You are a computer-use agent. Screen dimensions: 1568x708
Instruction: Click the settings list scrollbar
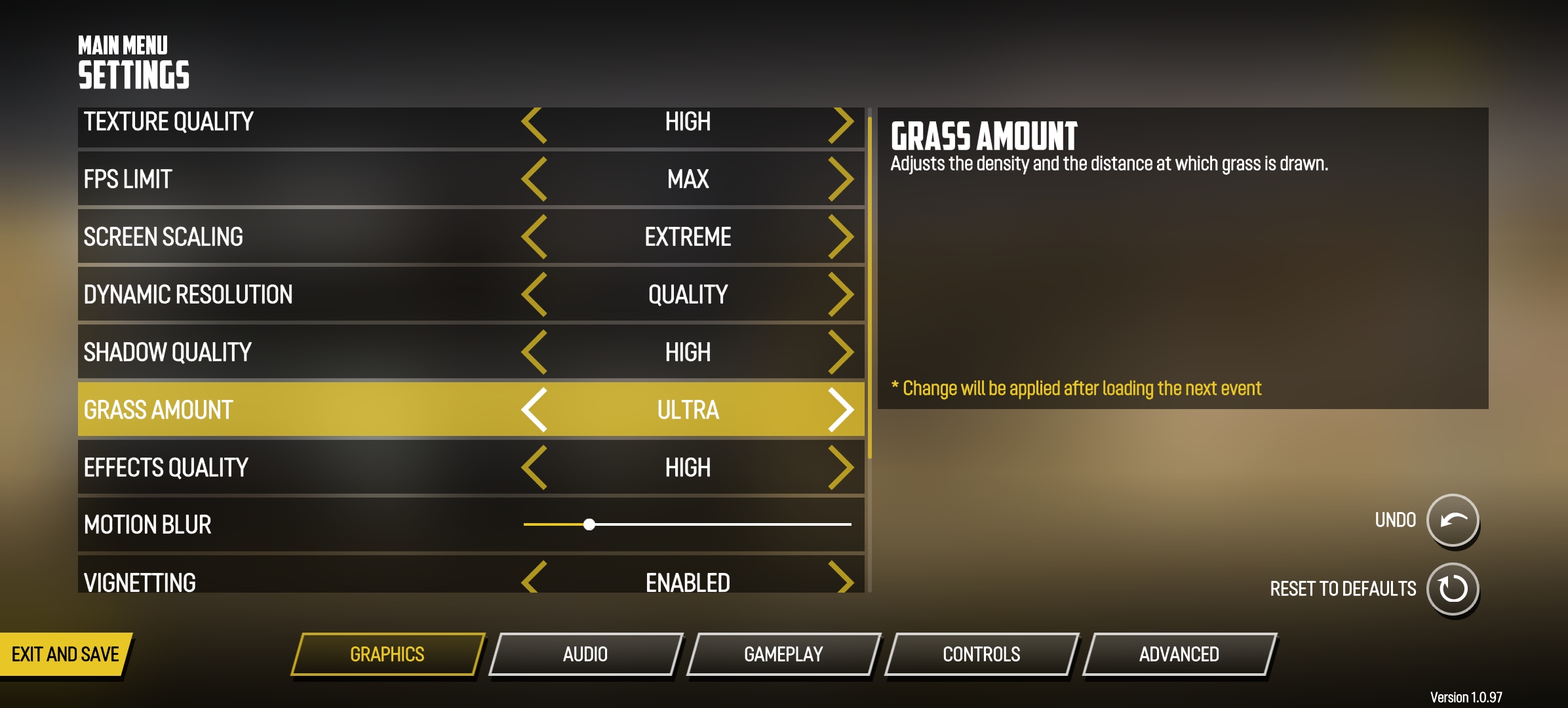tap(869, 288)
